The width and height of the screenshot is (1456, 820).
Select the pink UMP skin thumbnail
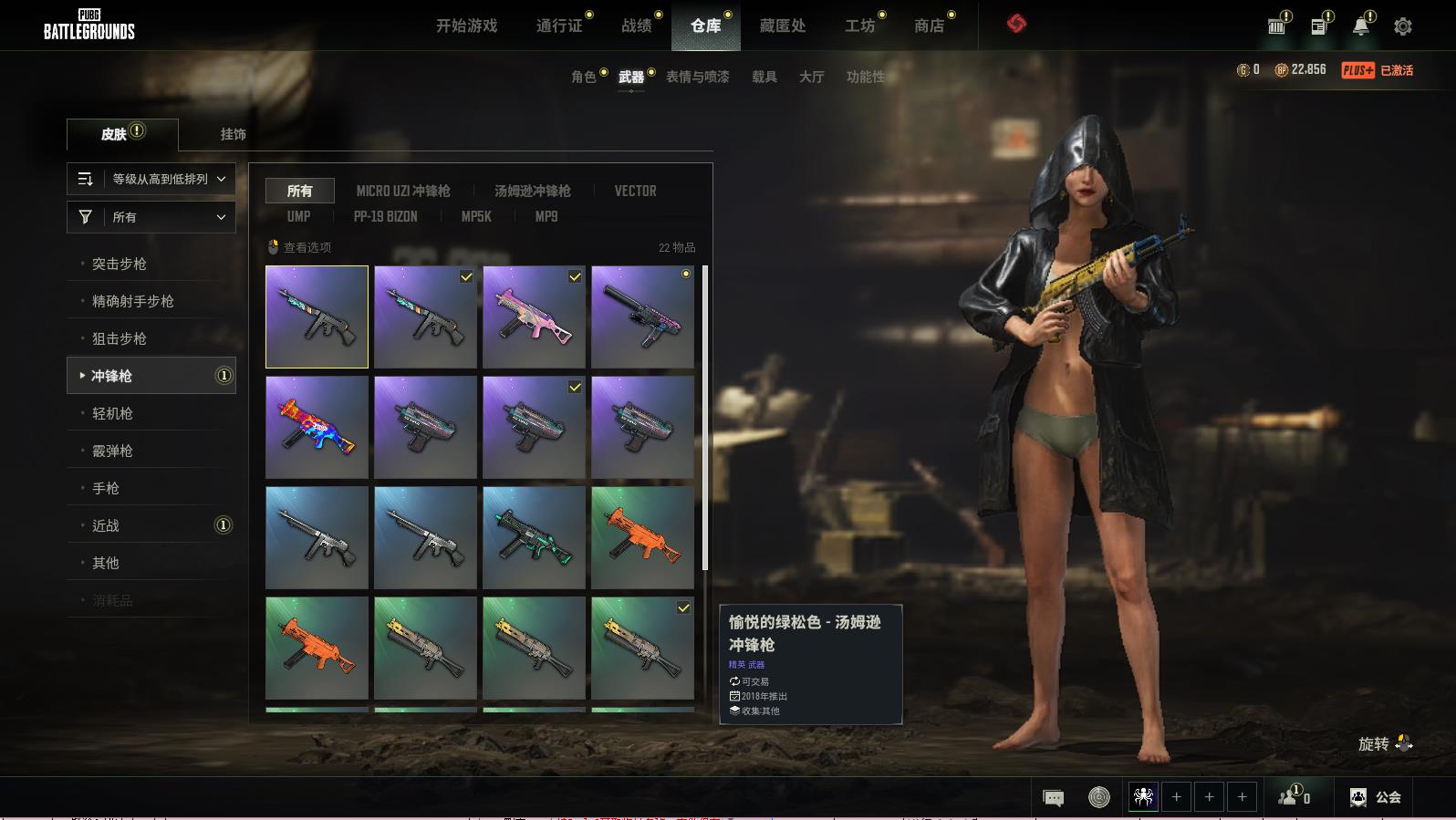point(534,317)
